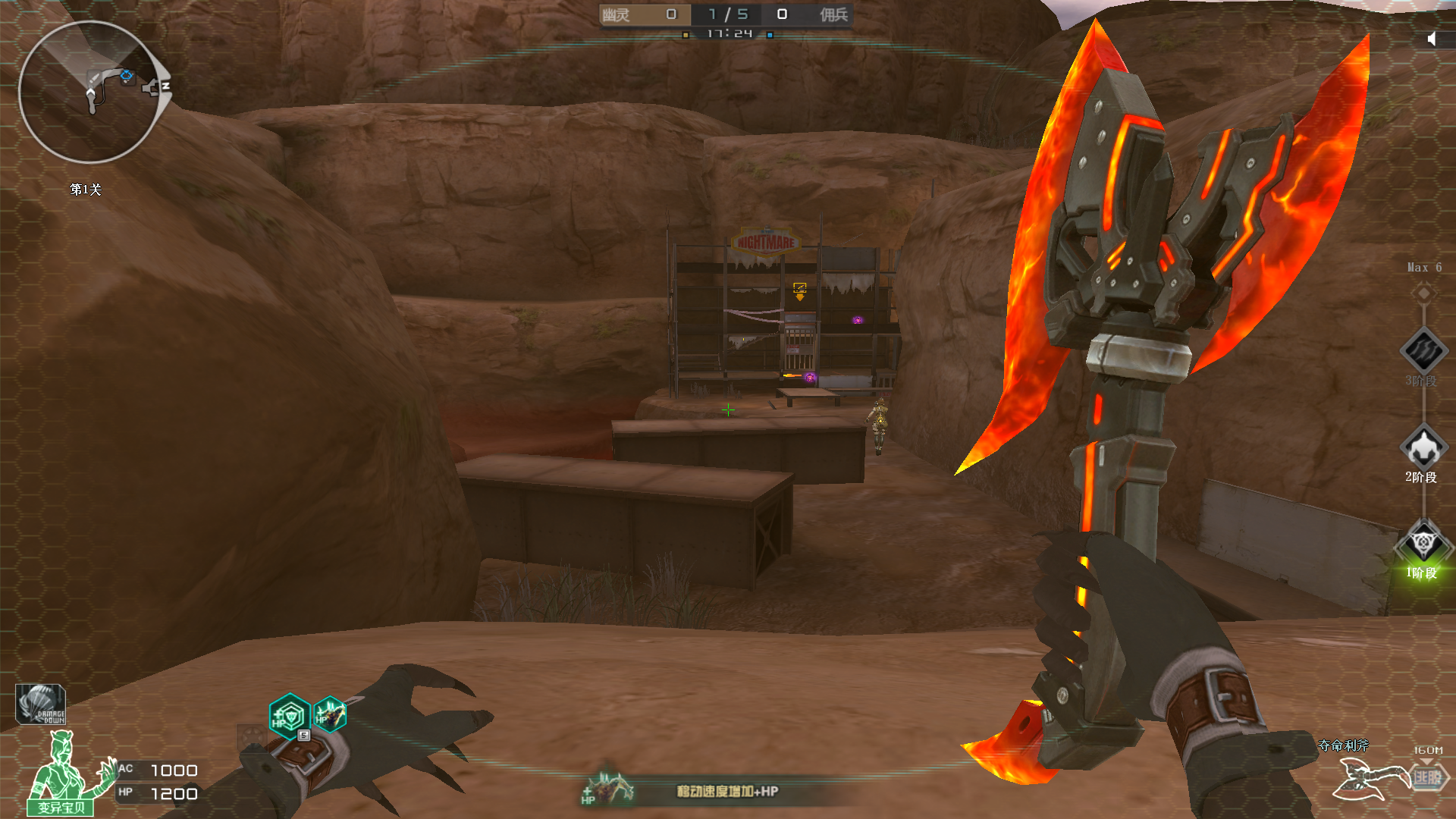
Task: Click the escape skill hexagon button
Action: (x=1428, y=777)
